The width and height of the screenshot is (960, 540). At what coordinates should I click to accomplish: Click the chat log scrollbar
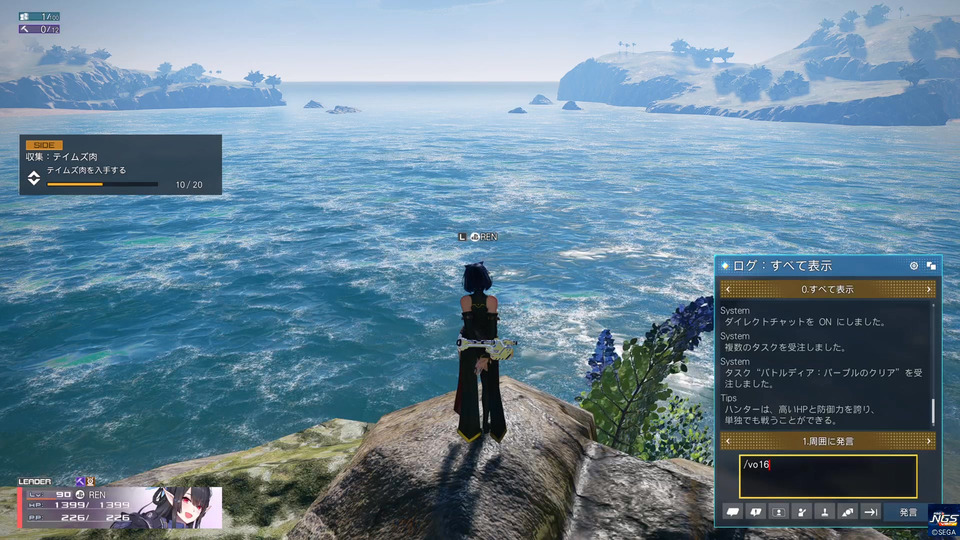pos(934,411)
